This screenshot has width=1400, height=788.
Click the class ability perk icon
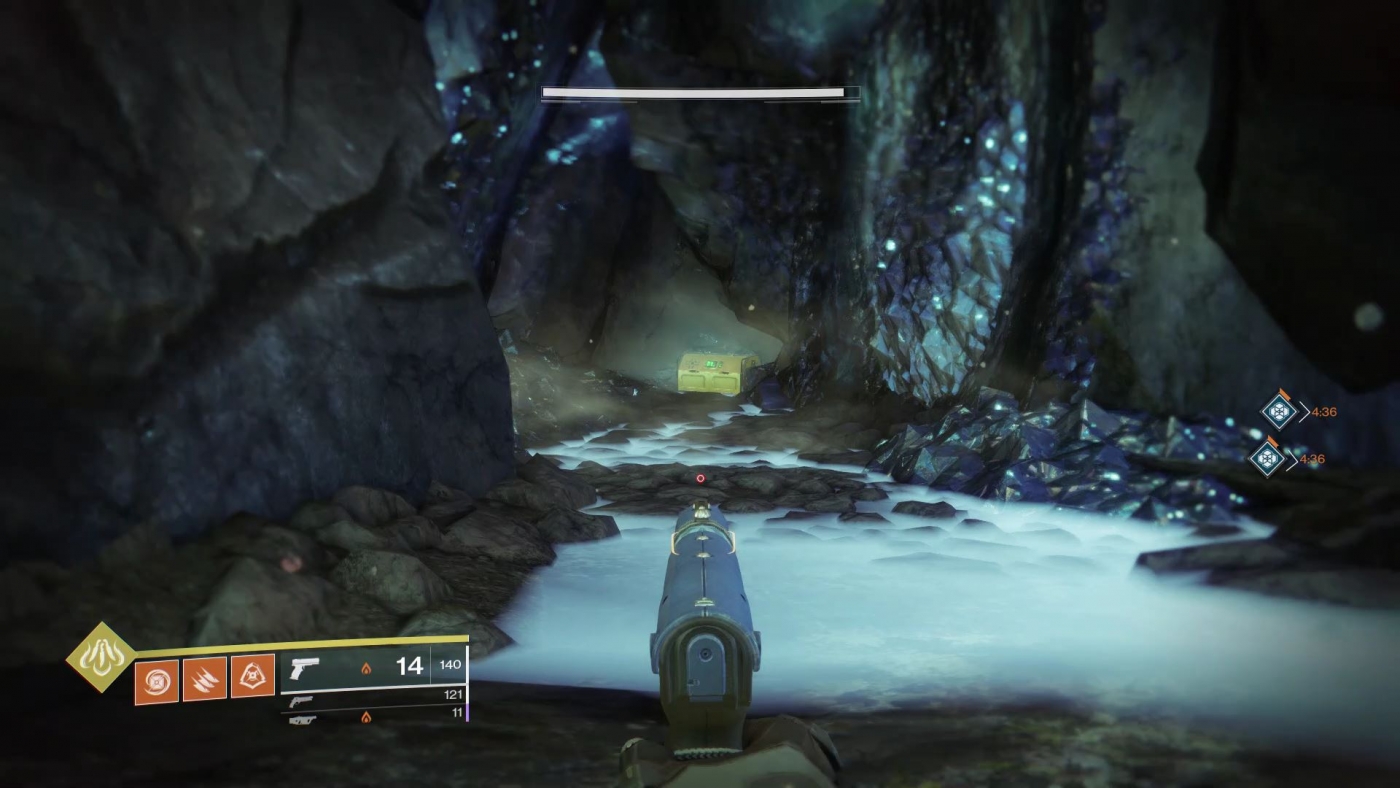point(254,676)
